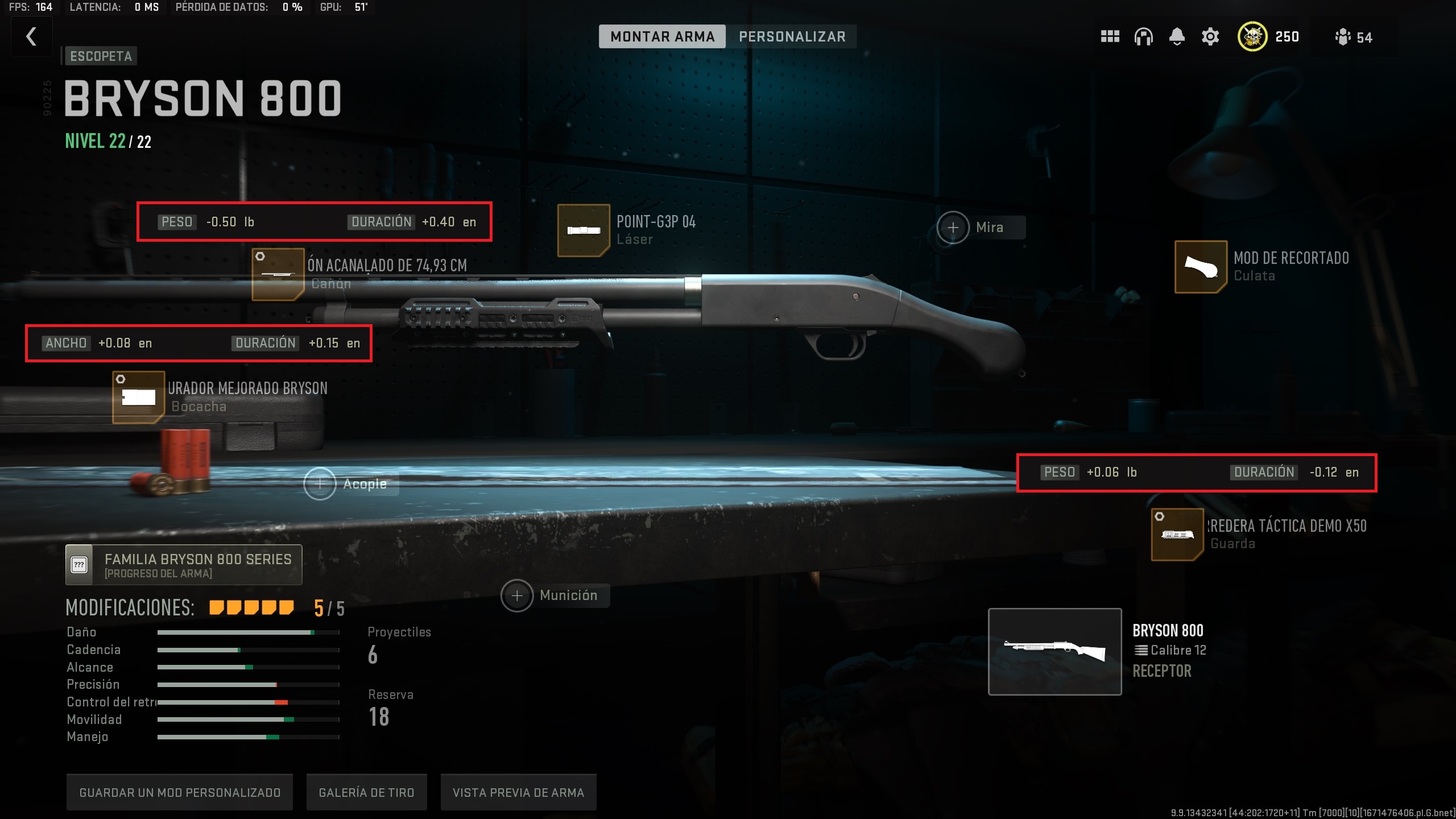1456x819 pixels.
Task: Select the POINT-G3P 04 laser attachment
Action: point(584,230)
